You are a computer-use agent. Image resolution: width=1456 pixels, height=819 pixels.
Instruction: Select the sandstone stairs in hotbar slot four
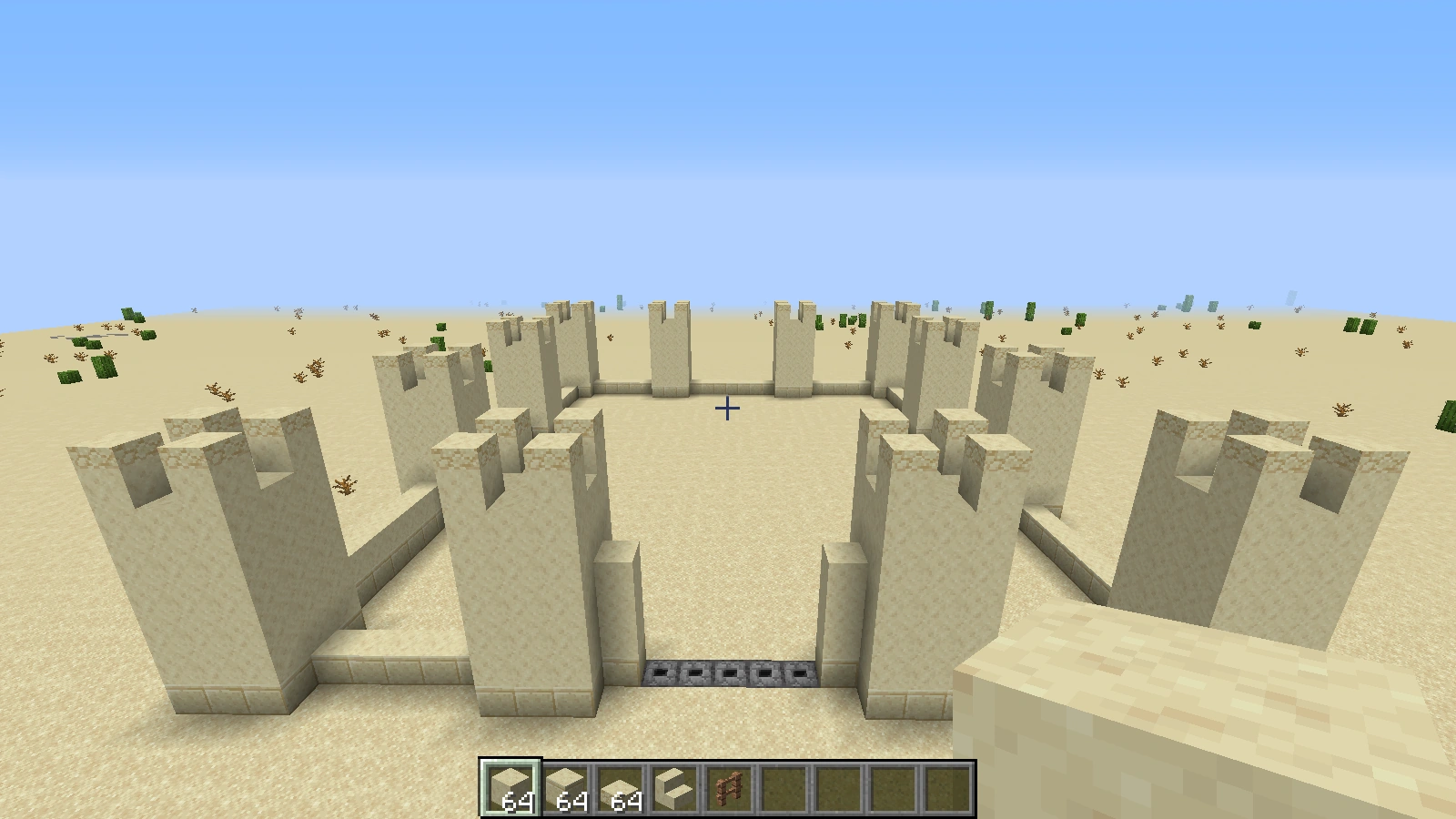673,785
